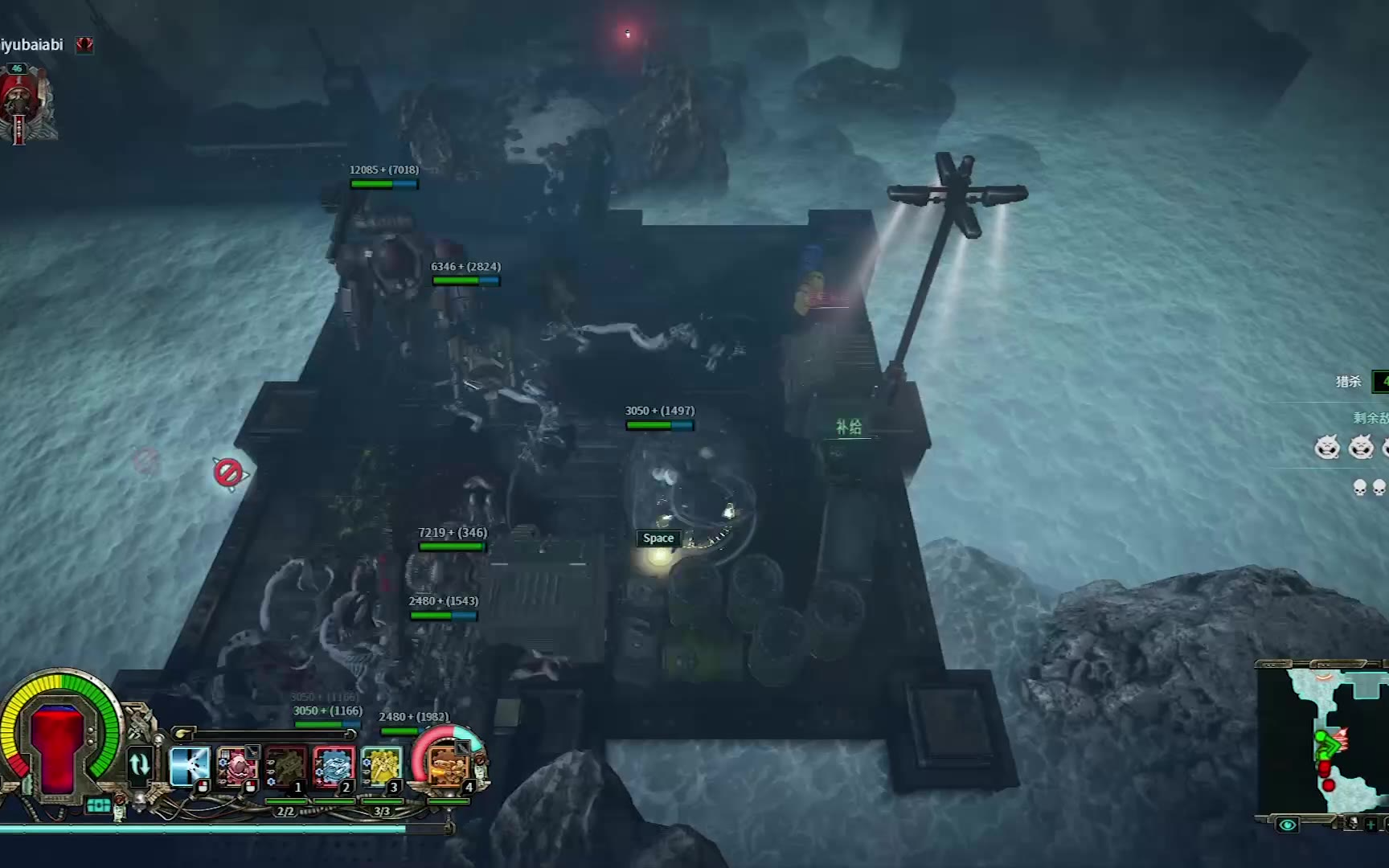Toggle the minimap eye visibility button

tap(1287, 825)
